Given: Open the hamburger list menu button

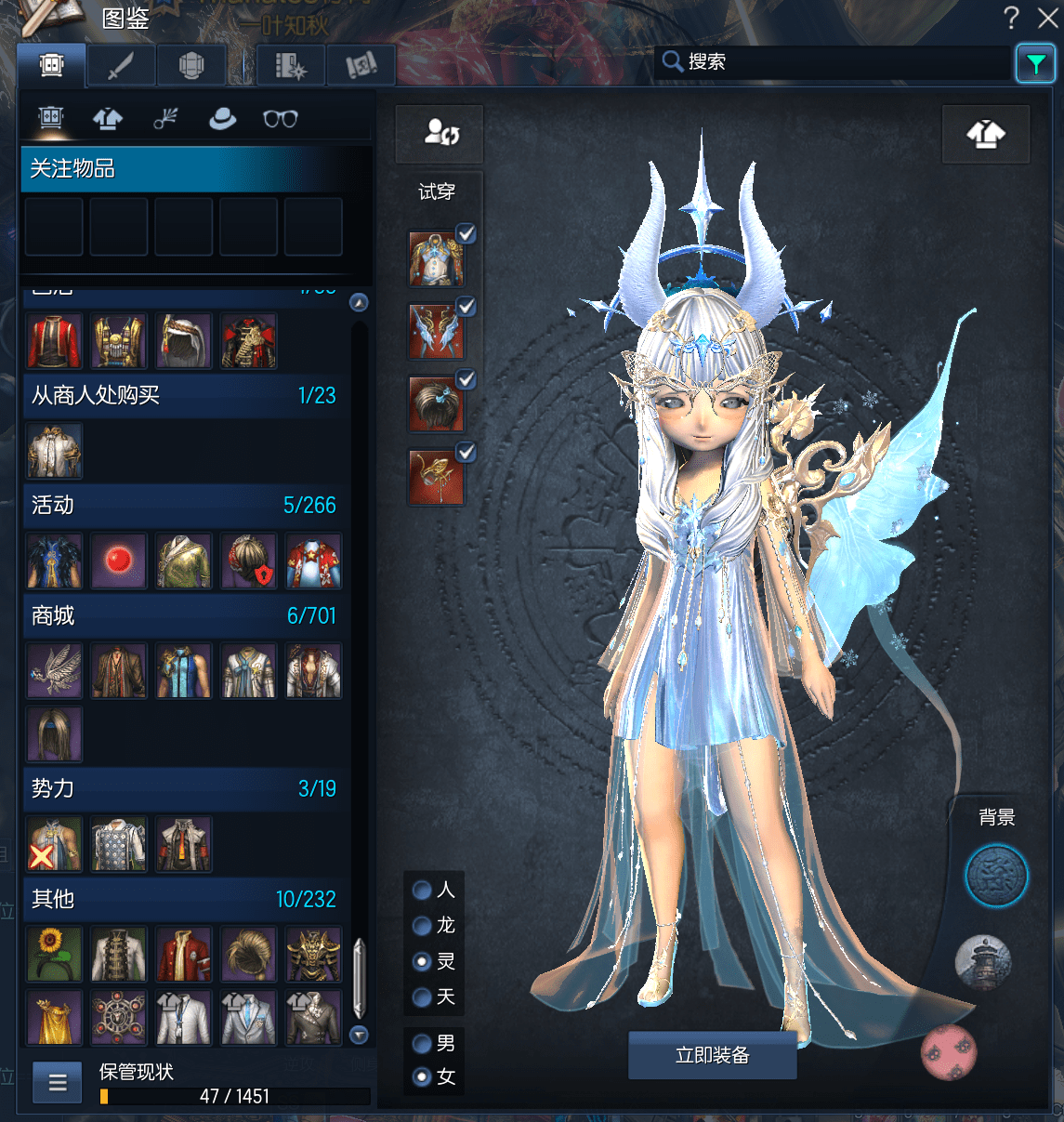Looking at the screenshot, I should 58,1082.
